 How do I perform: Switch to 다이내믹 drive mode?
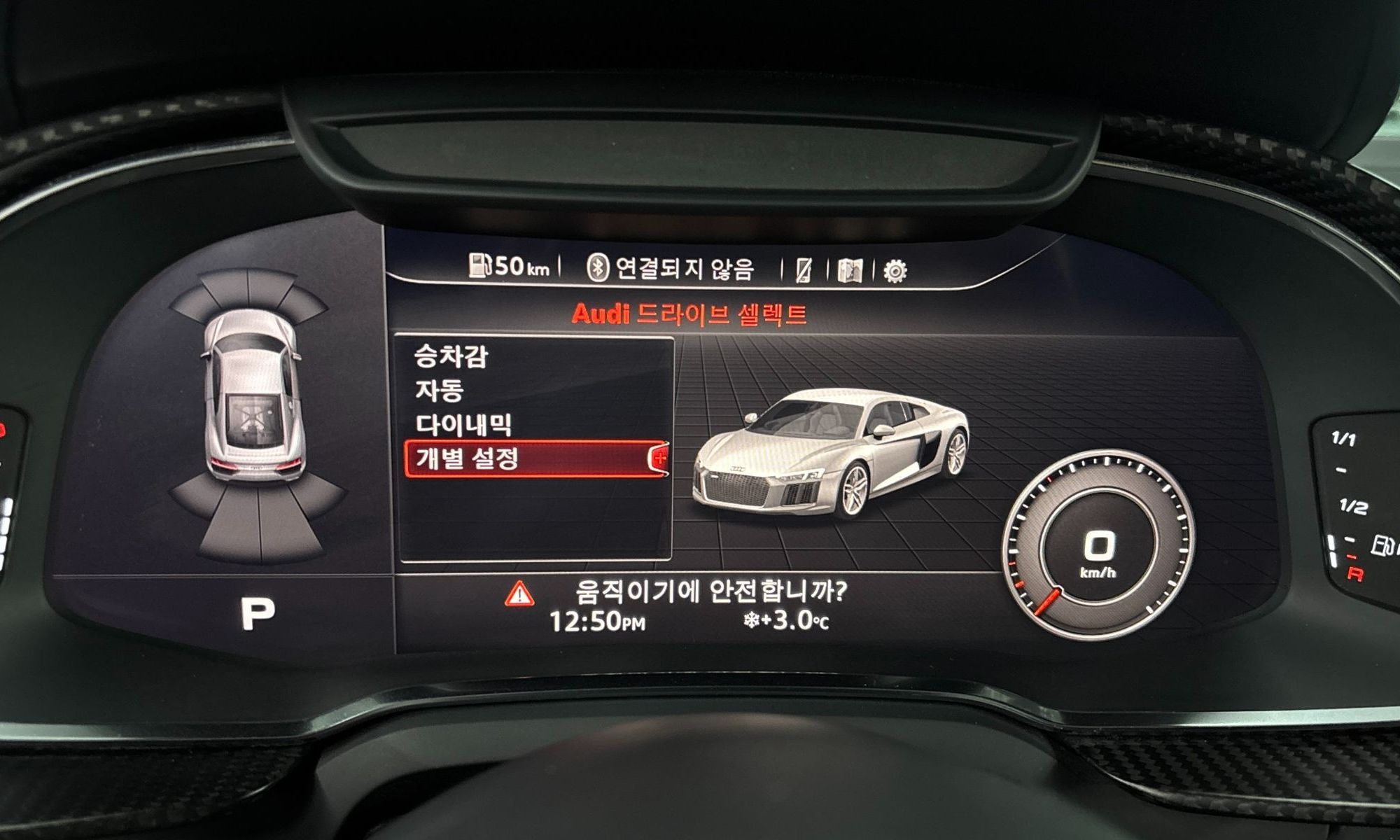(464, 424)
